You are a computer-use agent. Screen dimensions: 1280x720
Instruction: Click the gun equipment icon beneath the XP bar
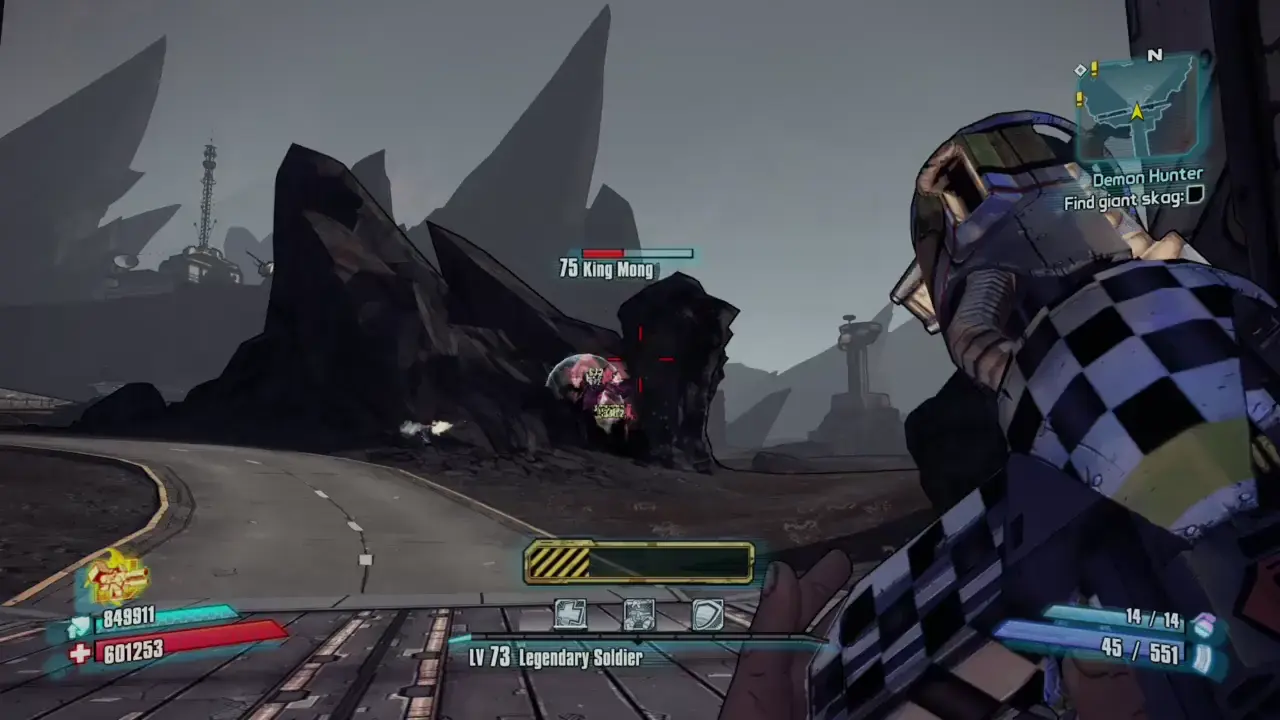coord(639,616)
